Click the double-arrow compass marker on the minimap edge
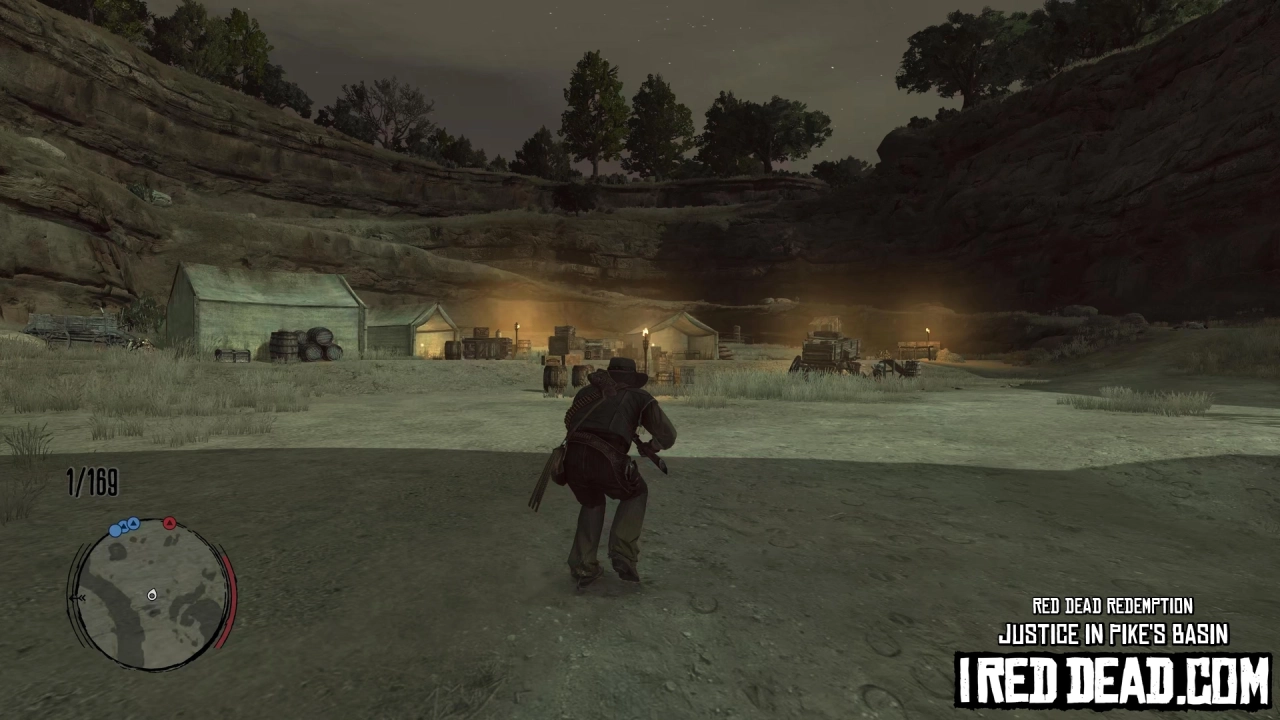The width and height of the screenshot is (1280, 720). click(x=78, y=597)
